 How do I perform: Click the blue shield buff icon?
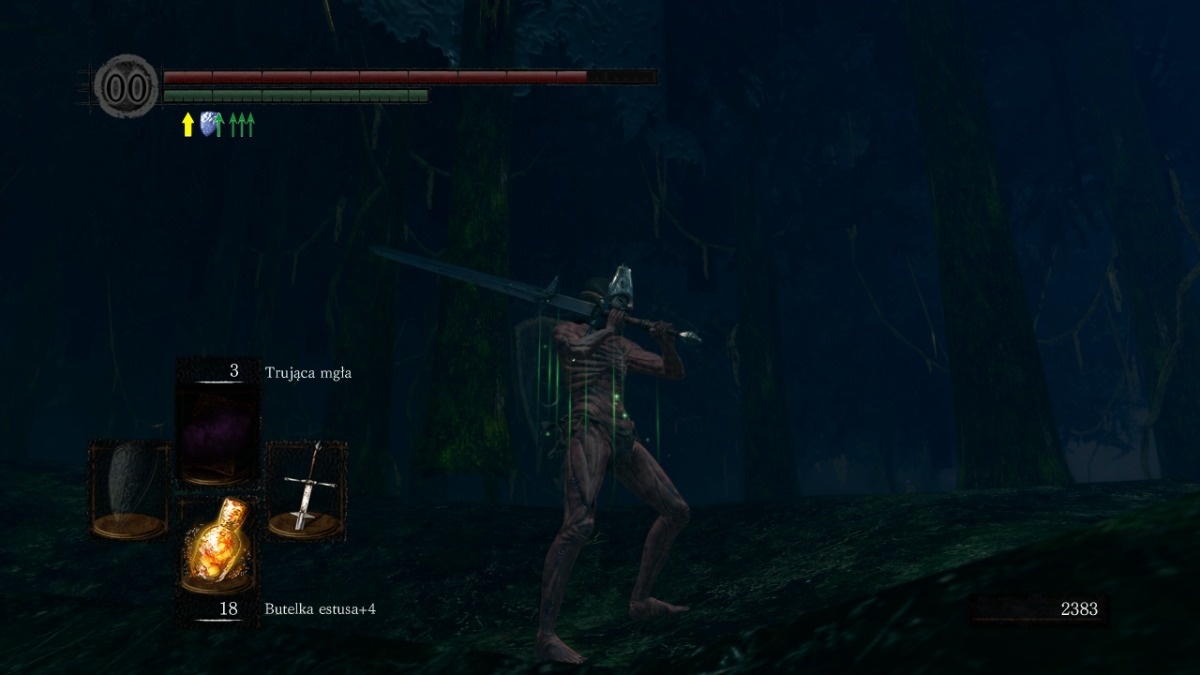click(x=209, y=124)
